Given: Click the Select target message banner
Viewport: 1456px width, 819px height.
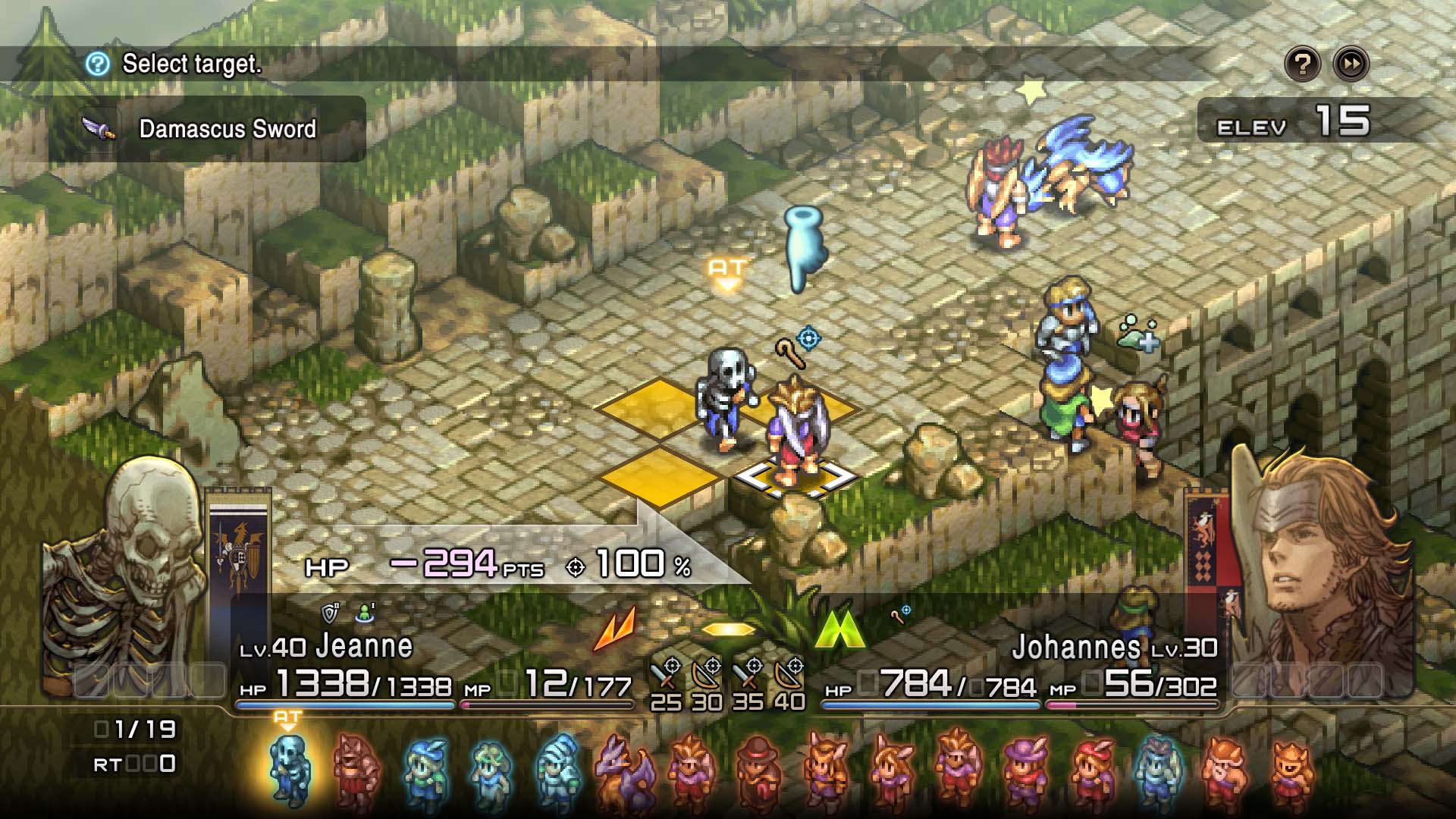Looking at the screenshot, I should 192,64.
